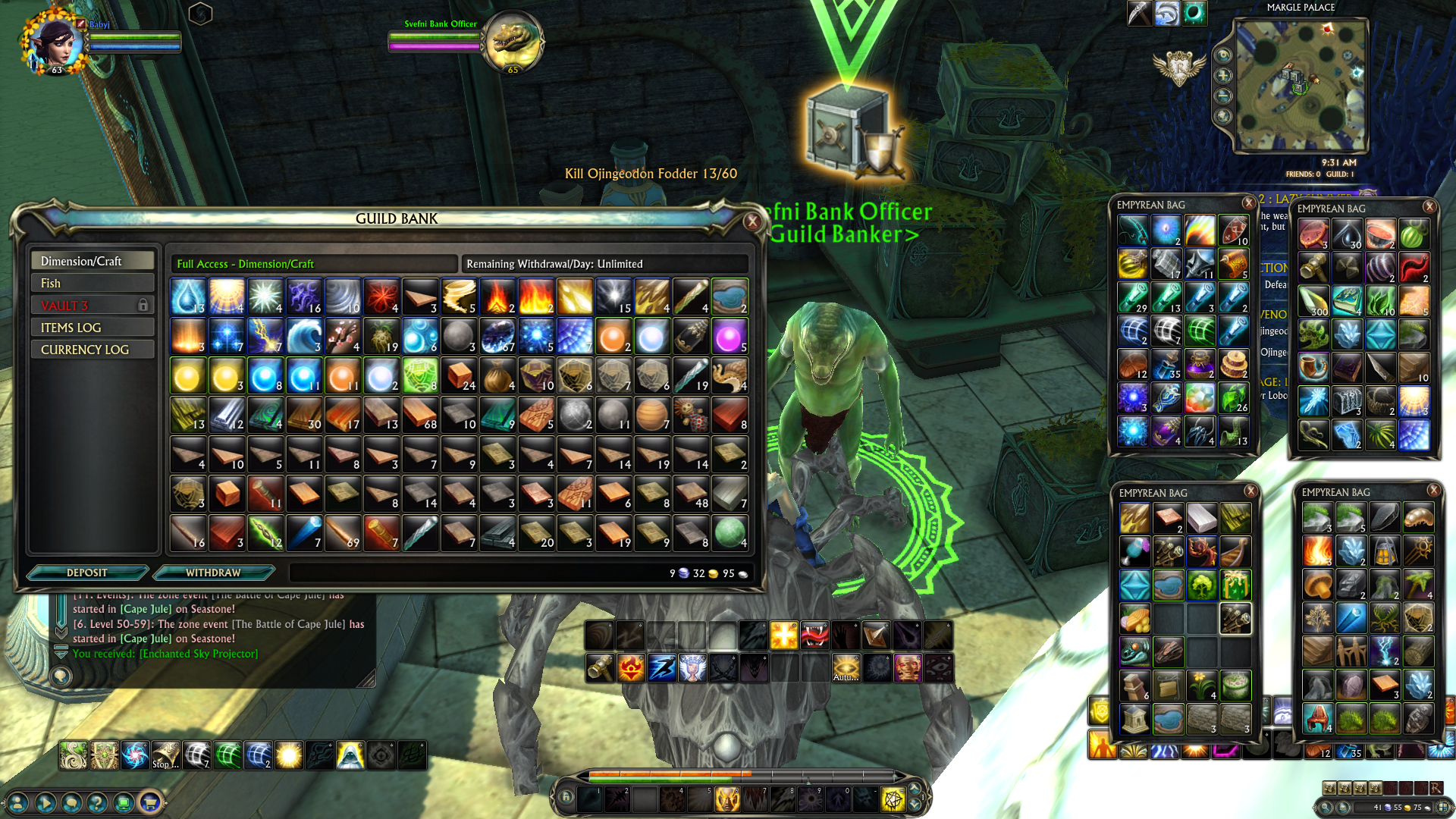Click the Withdraw button
This screenshot has height=819, width=1456.
coord(213,573)
